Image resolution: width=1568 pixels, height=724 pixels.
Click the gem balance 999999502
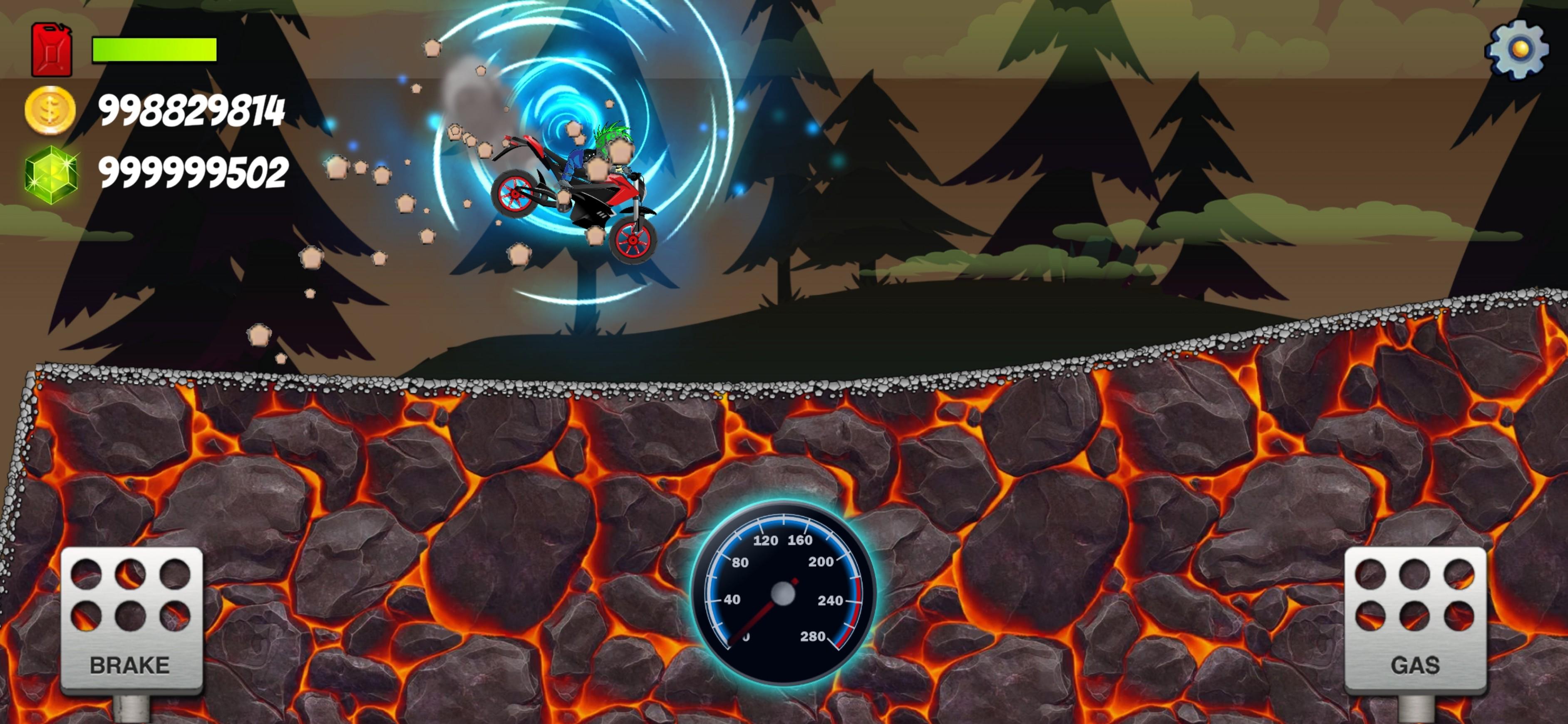click(x=192, y=171)
